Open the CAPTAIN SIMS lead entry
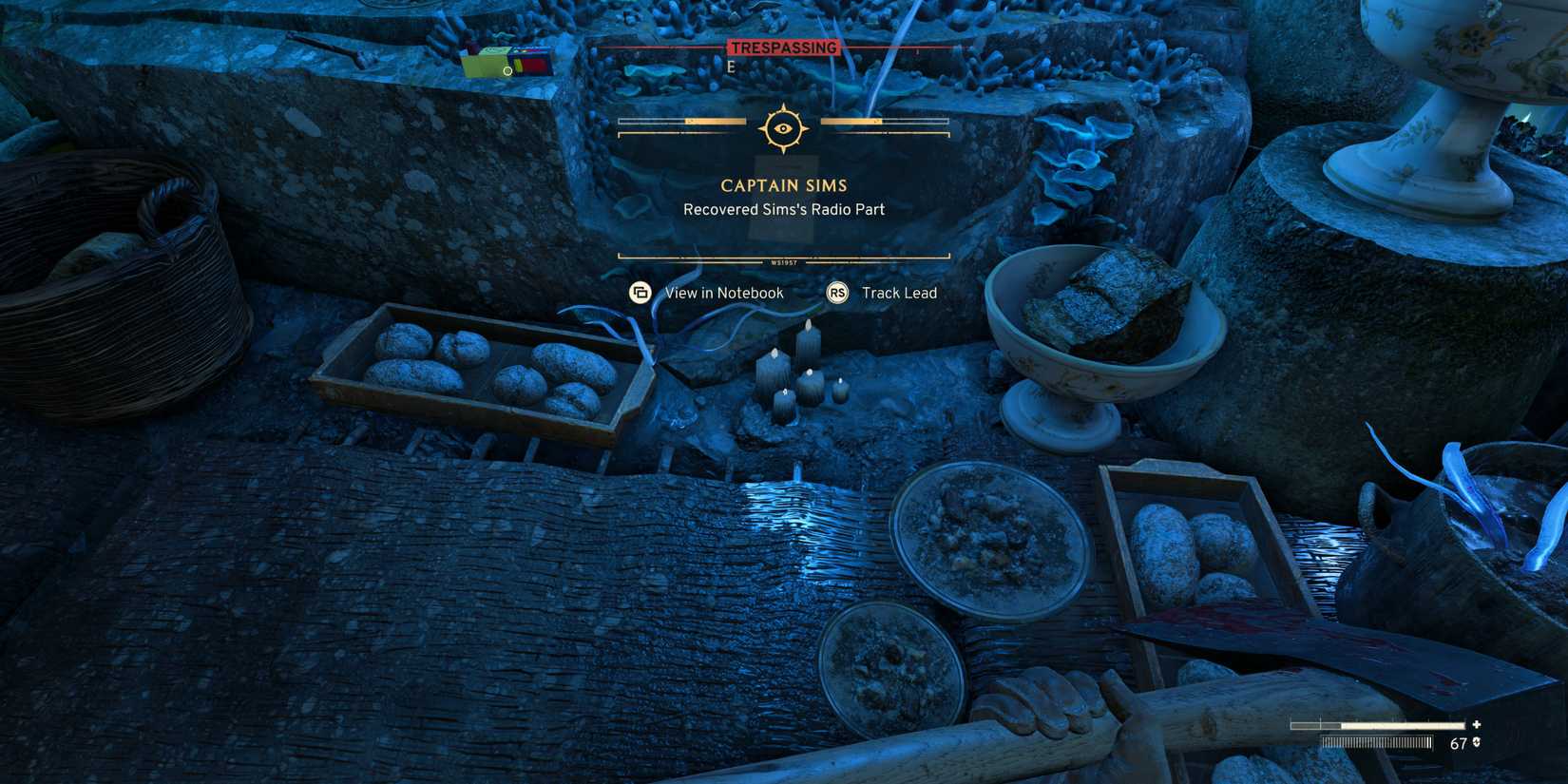Image resolution: width=1568 pixels, height=784 pixels. point(782,185)
